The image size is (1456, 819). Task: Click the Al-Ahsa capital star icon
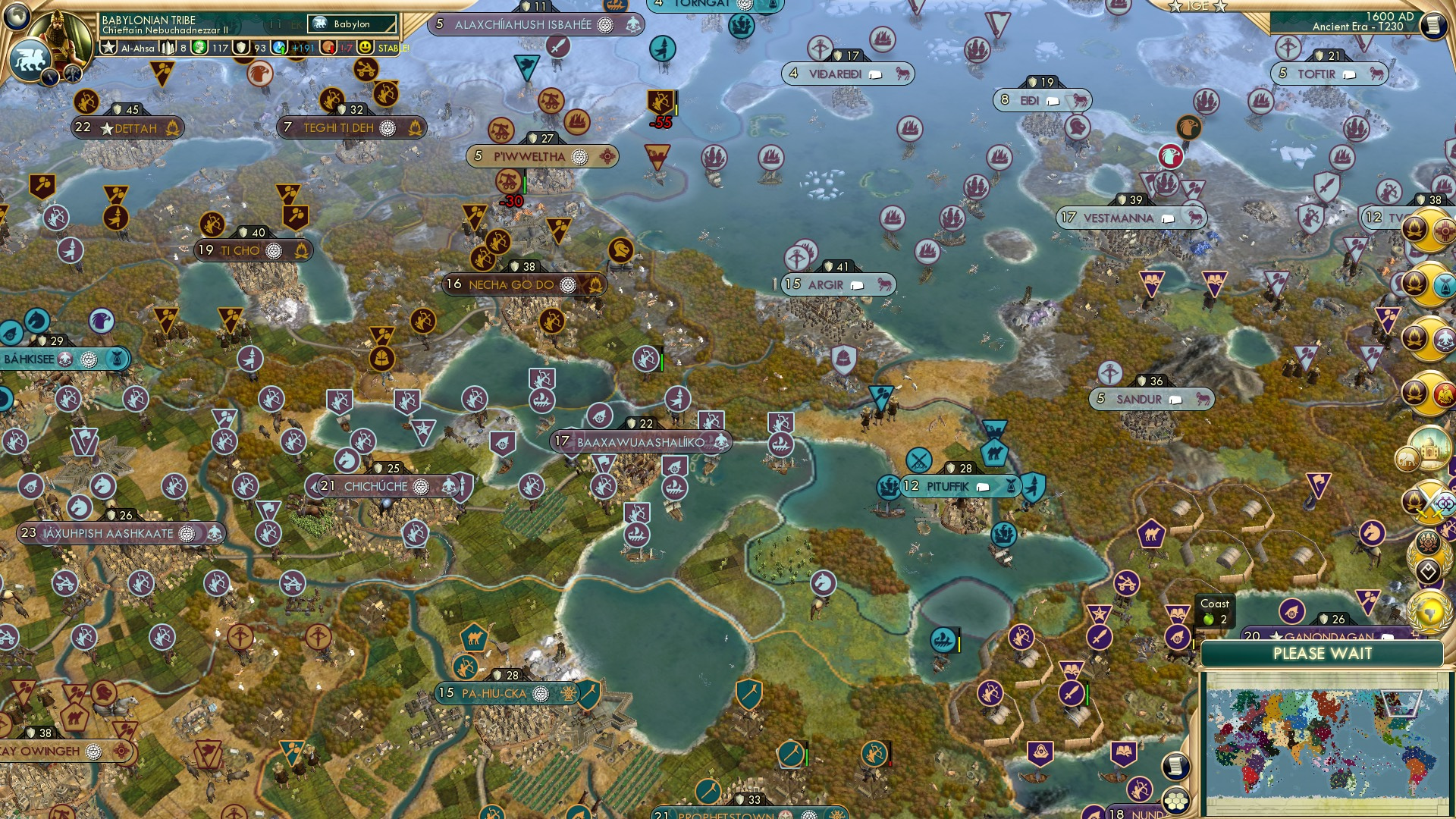tap(108, 47)
